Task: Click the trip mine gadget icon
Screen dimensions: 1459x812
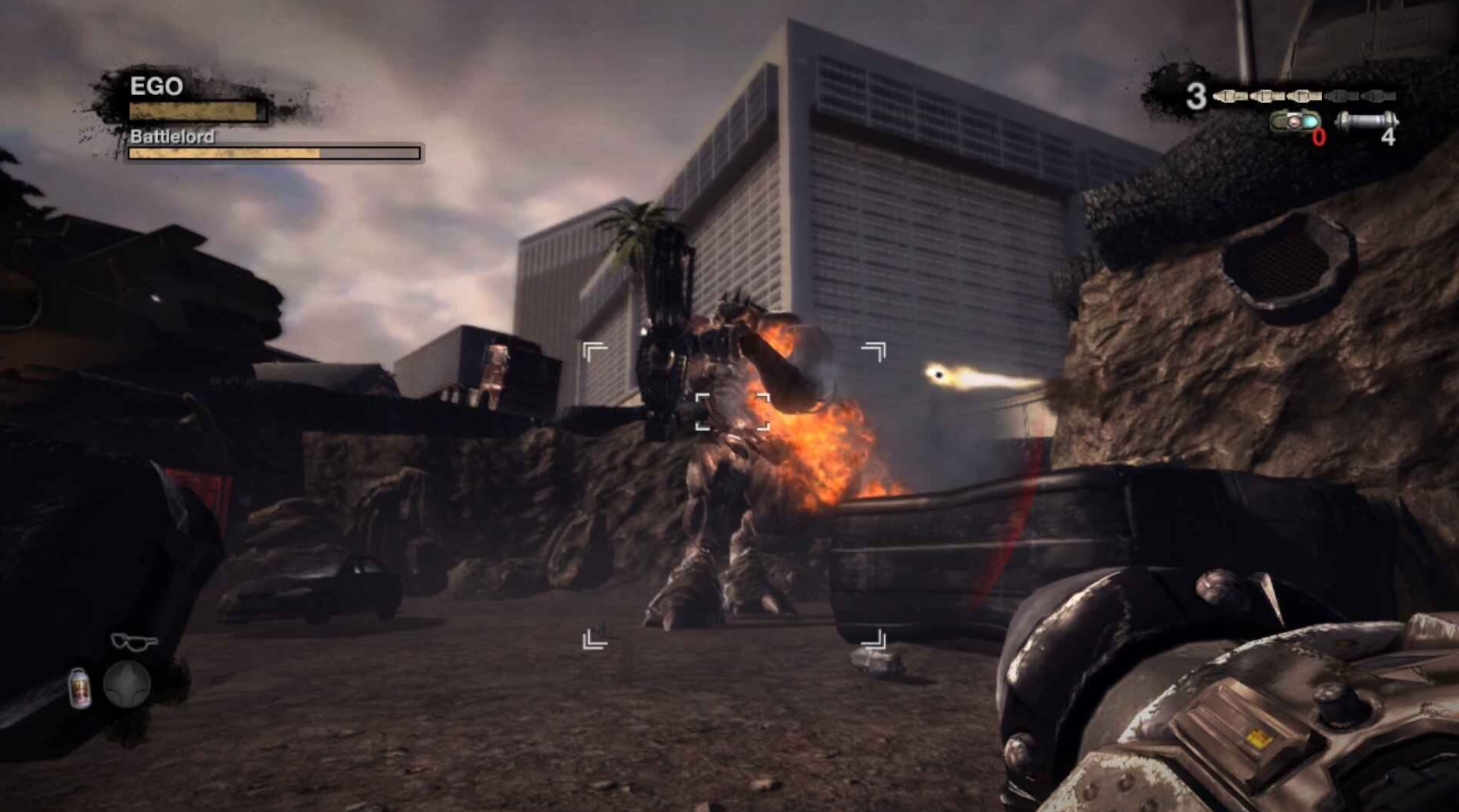Action: click(x=1295, y=121)
